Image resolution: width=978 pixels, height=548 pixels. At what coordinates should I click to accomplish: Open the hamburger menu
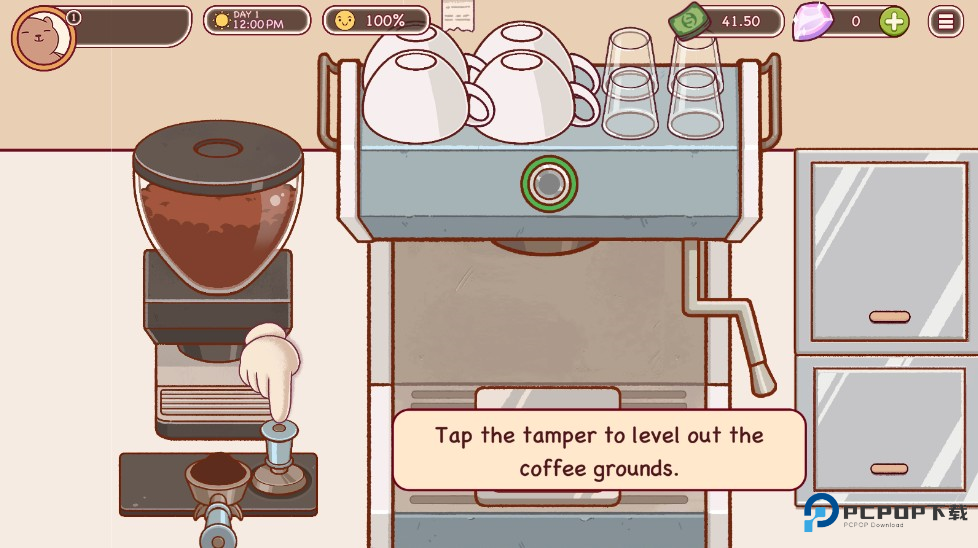tap(945, 20)
